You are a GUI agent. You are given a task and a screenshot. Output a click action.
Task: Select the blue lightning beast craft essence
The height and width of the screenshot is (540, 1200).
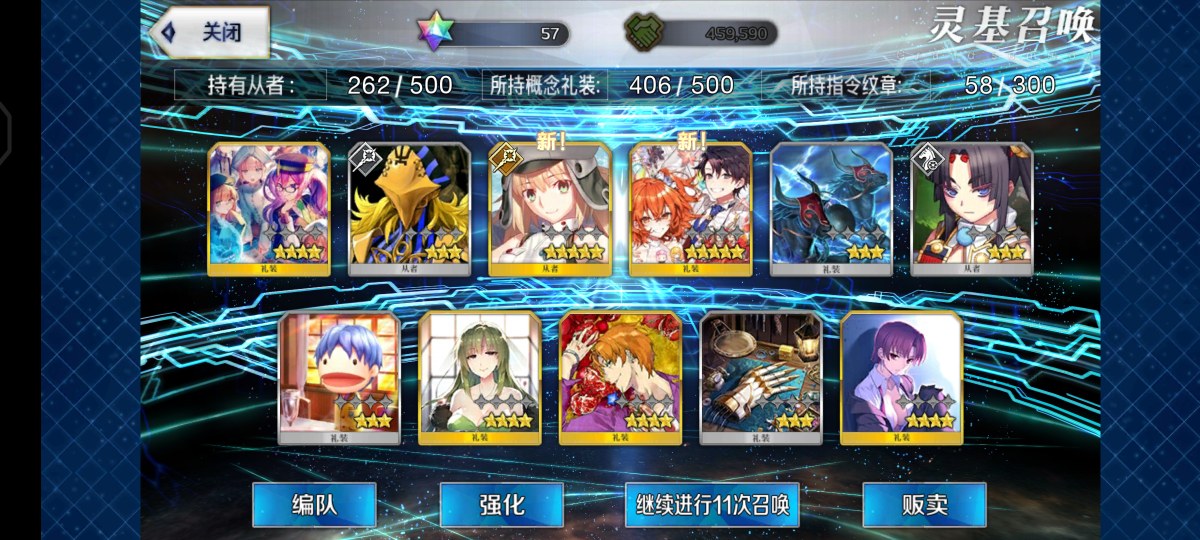[x=831, y=208]
